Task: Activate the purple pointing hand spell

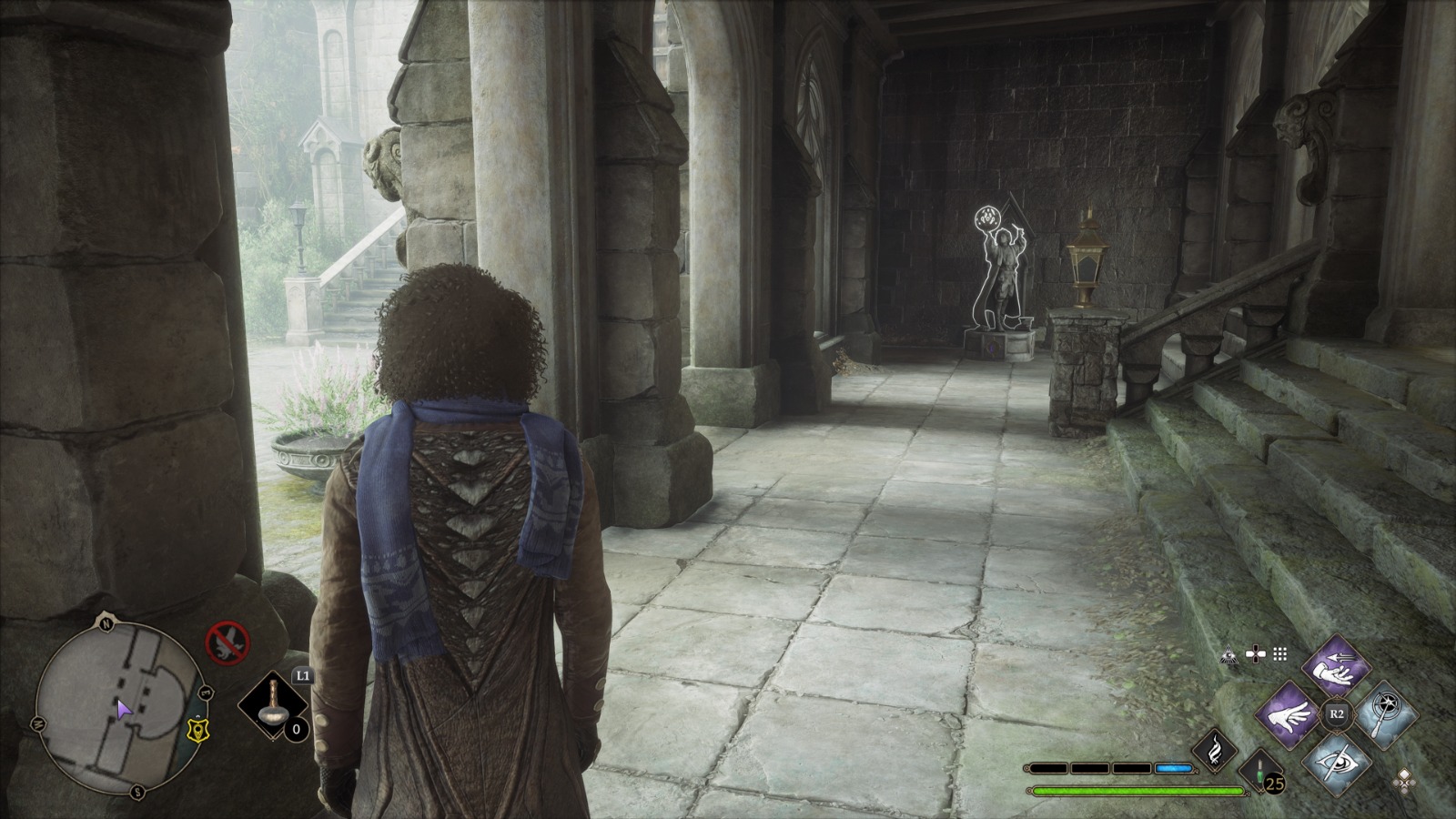Action: [x=1290, y=714]
